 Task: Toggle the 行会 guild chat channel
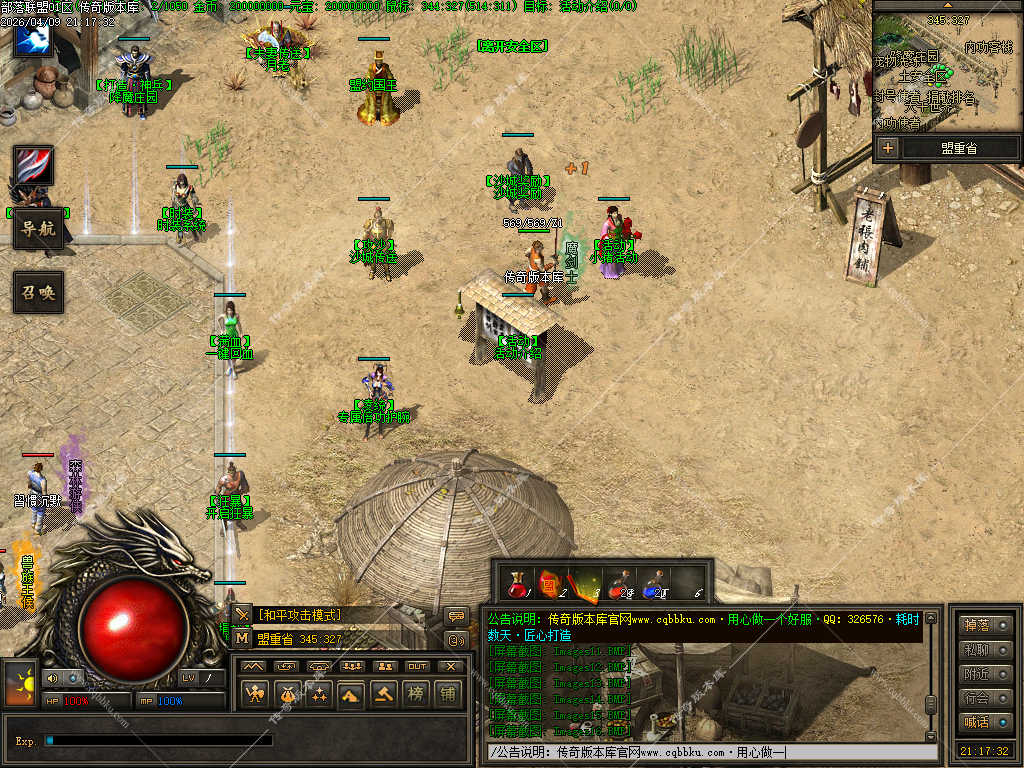pyautogui.click(x=985, y=698)
